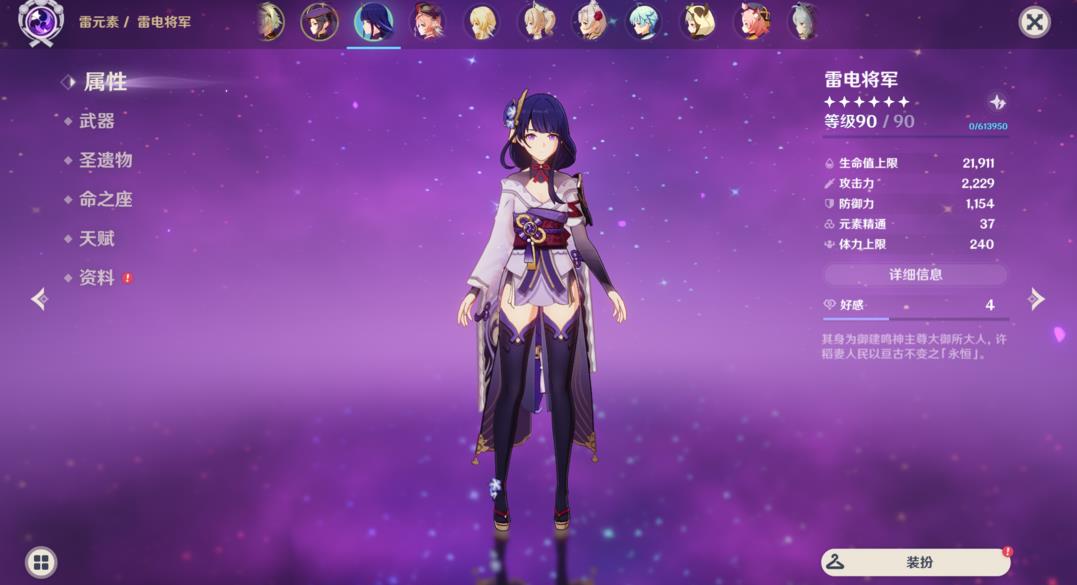Select the 圣遗物 (Artifacts) menu entry

(x=105, y=160)
